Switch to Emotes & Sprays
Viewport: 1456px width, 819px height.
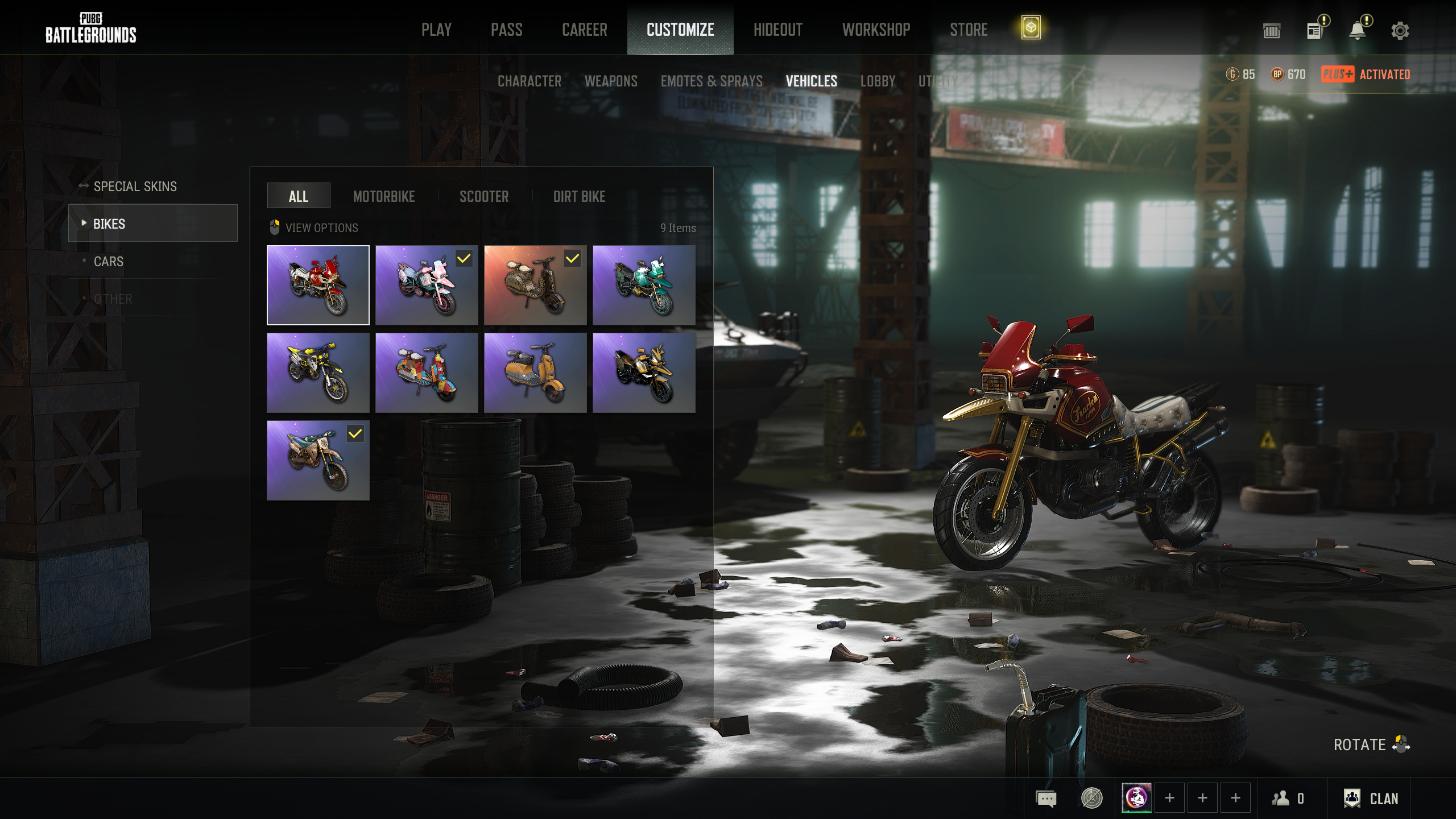712,81
